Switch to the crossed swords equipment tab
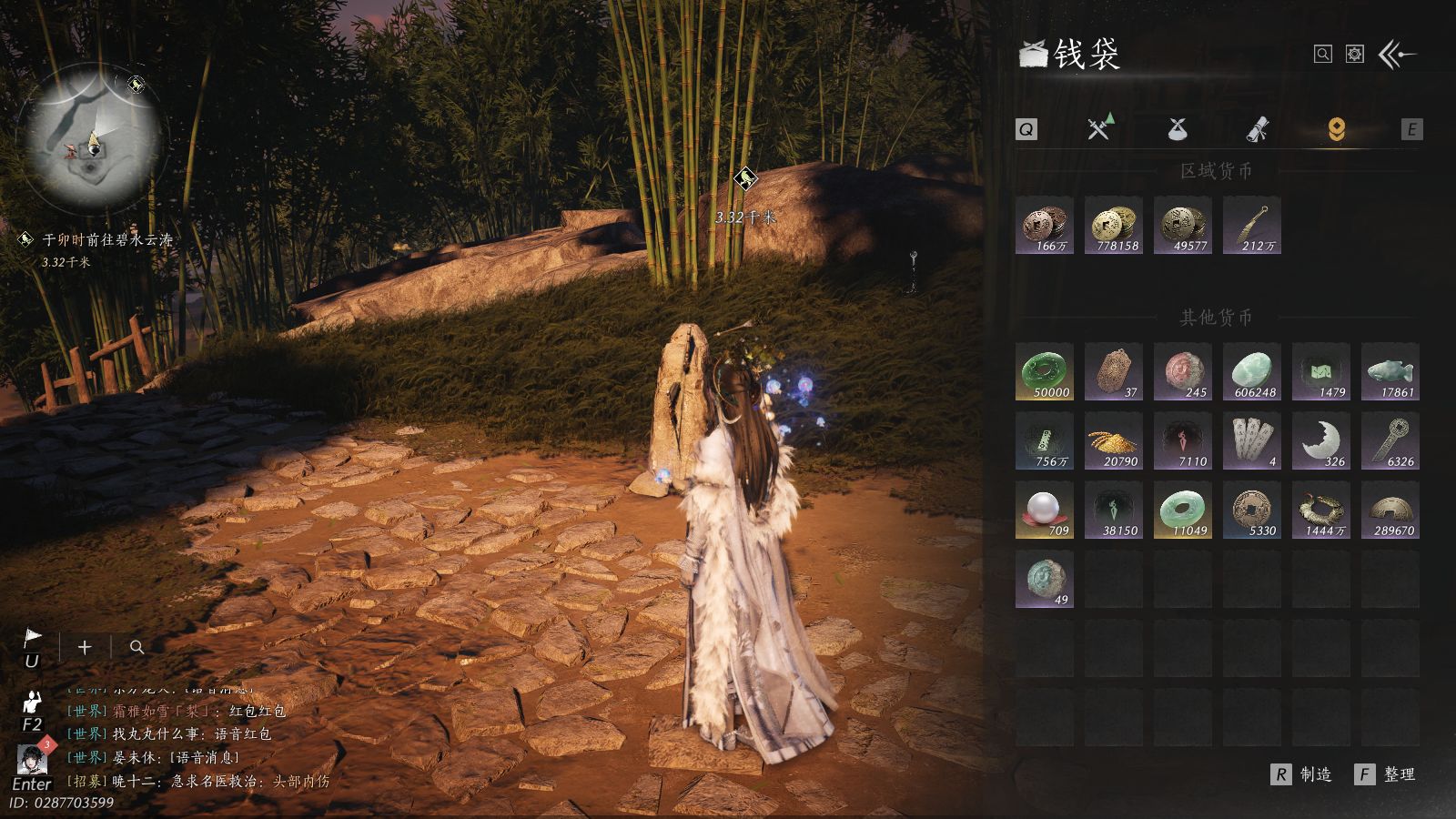1456x819 pixels. pos(1100,129)
